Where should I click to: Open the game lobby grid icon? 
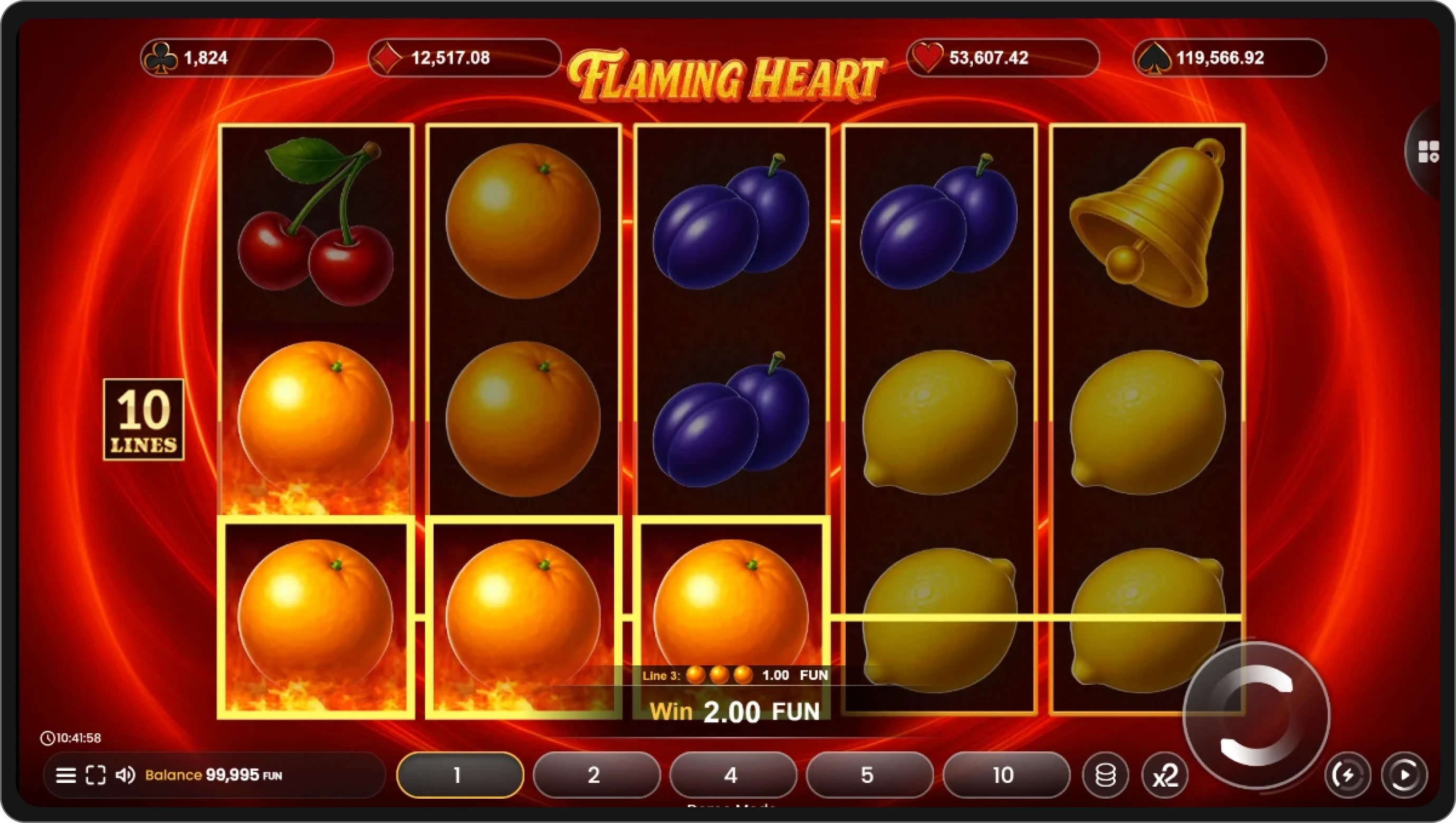(1429, 152)
